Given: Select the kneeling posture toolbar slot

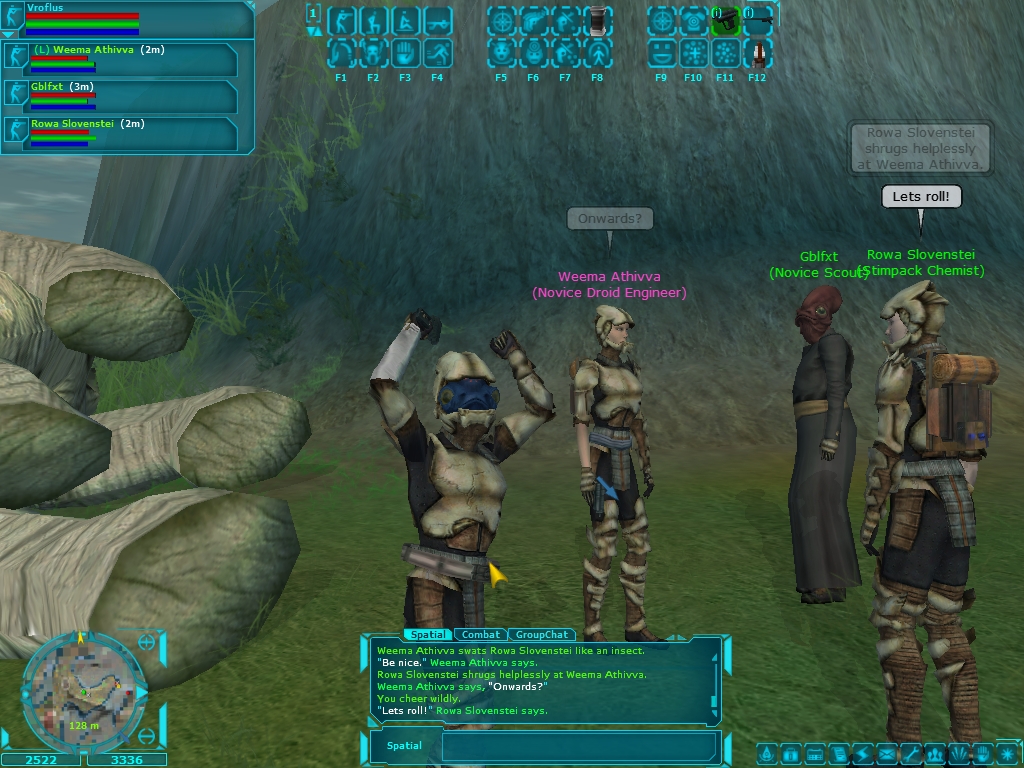Looking at the screenshot, I should click(x=373, y=20).
